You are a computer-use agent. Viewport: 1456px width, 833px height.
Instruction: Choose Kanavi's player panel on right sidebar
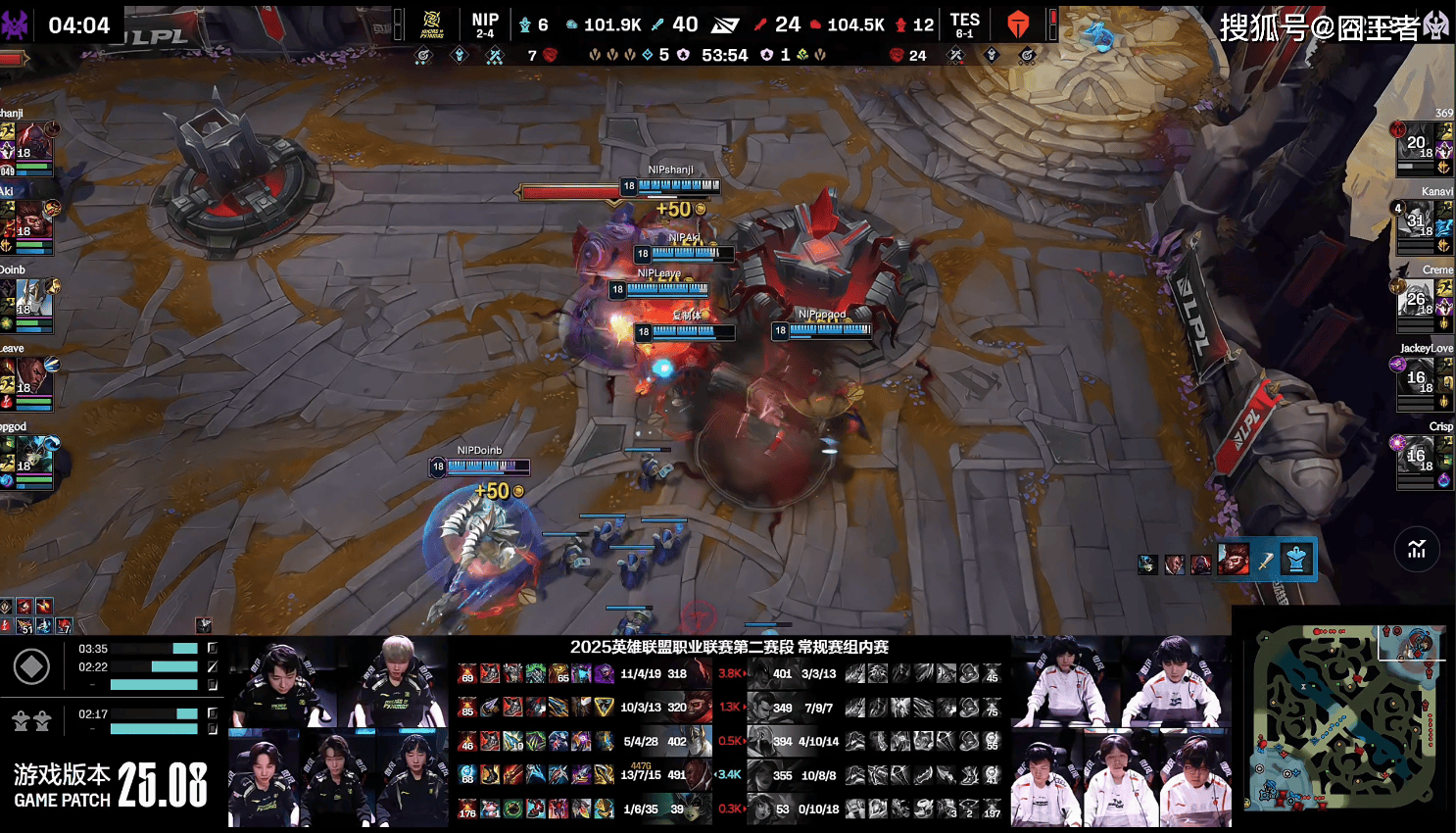[x=1424, y=225]
